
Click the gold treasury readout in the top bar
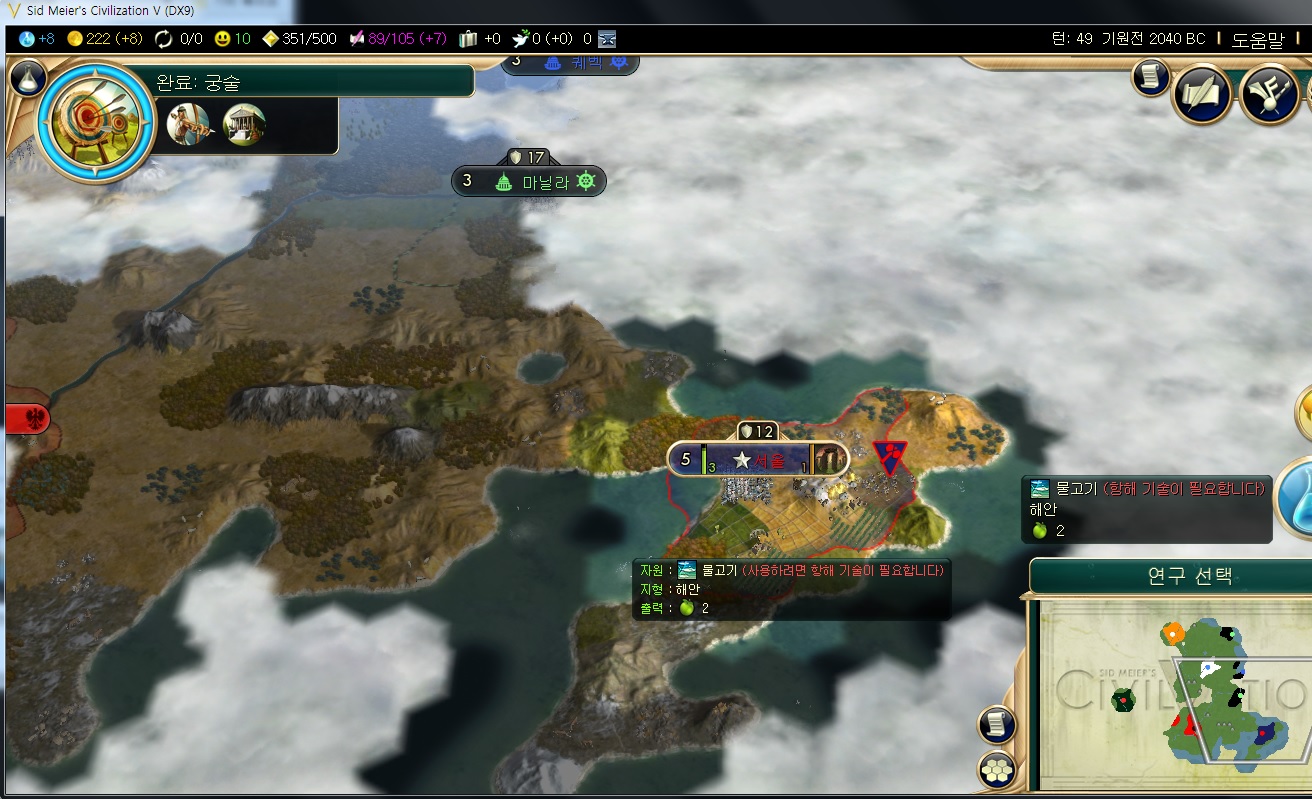coord(105,39)
